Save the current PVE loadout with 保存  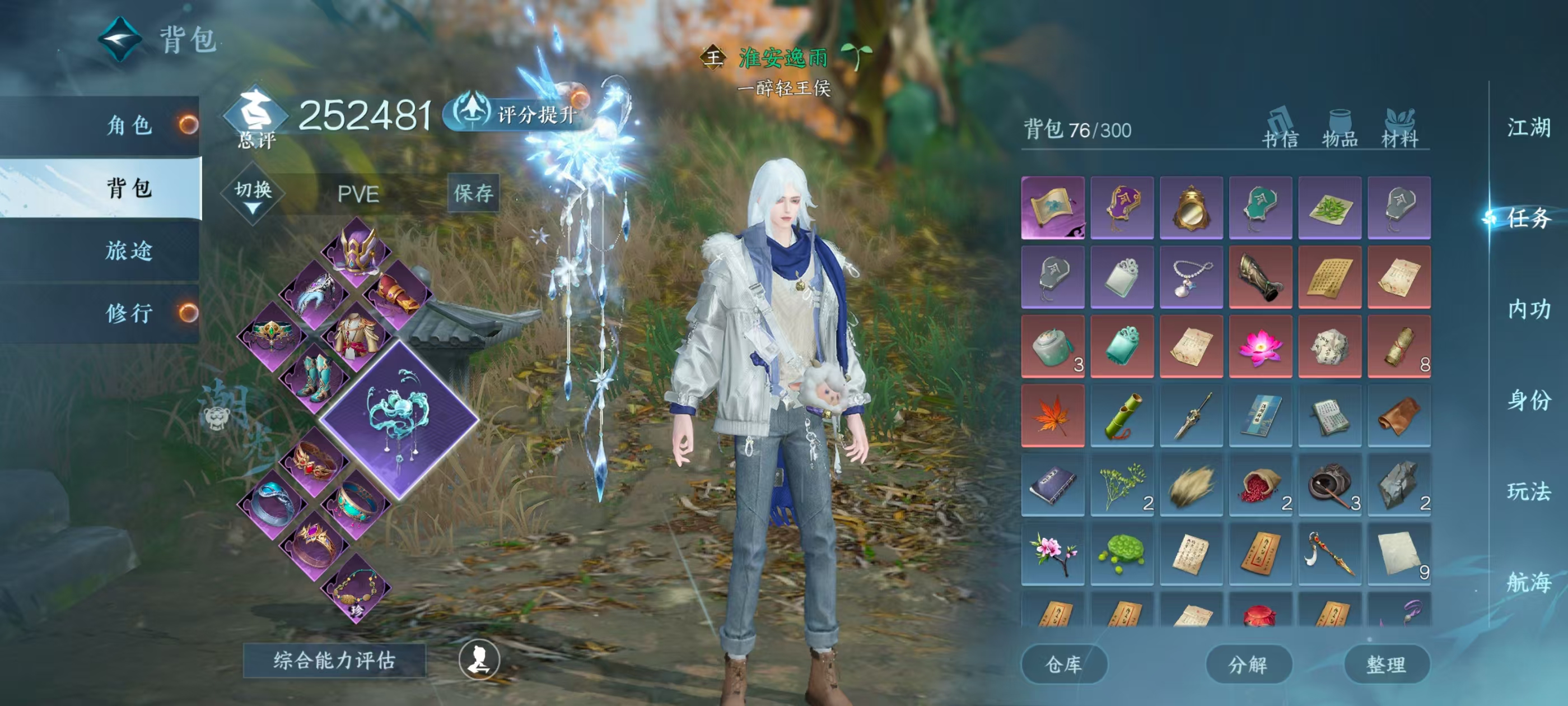point(473,193)
